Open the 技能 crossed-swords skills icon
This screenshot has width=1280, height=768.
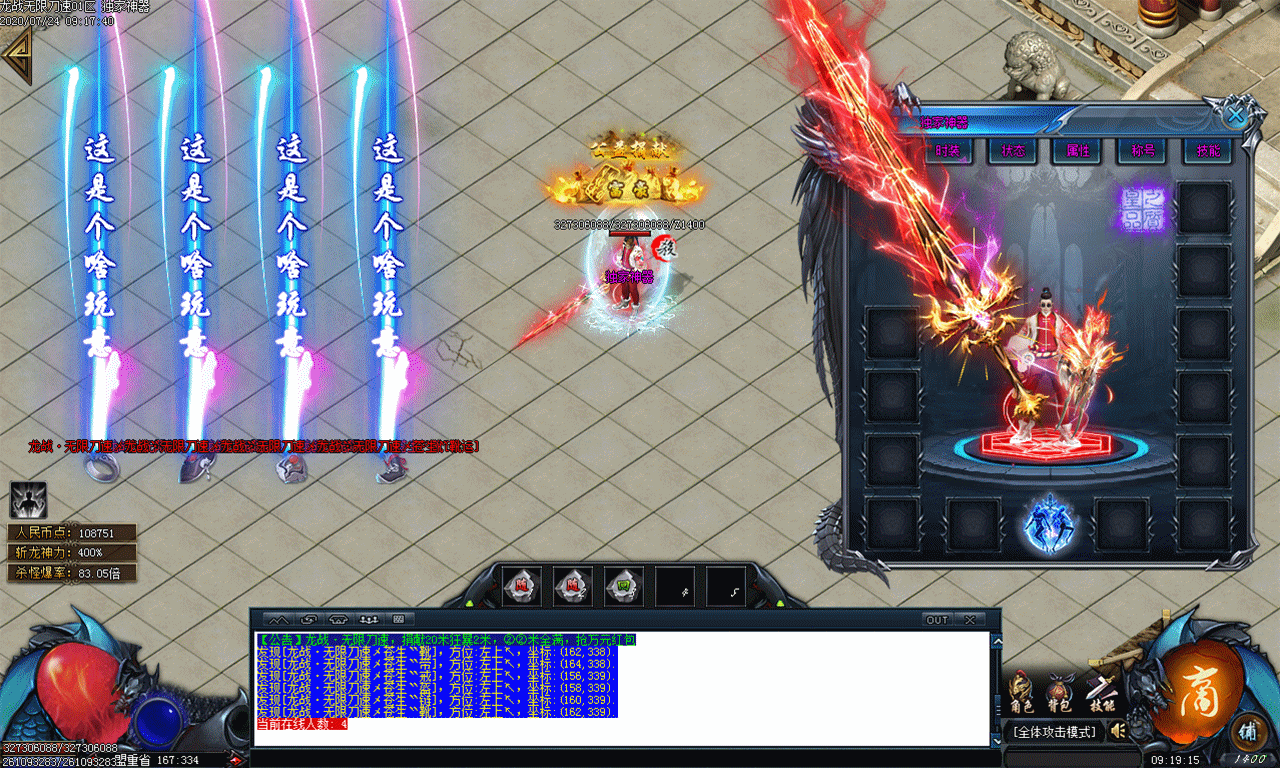1101,690
